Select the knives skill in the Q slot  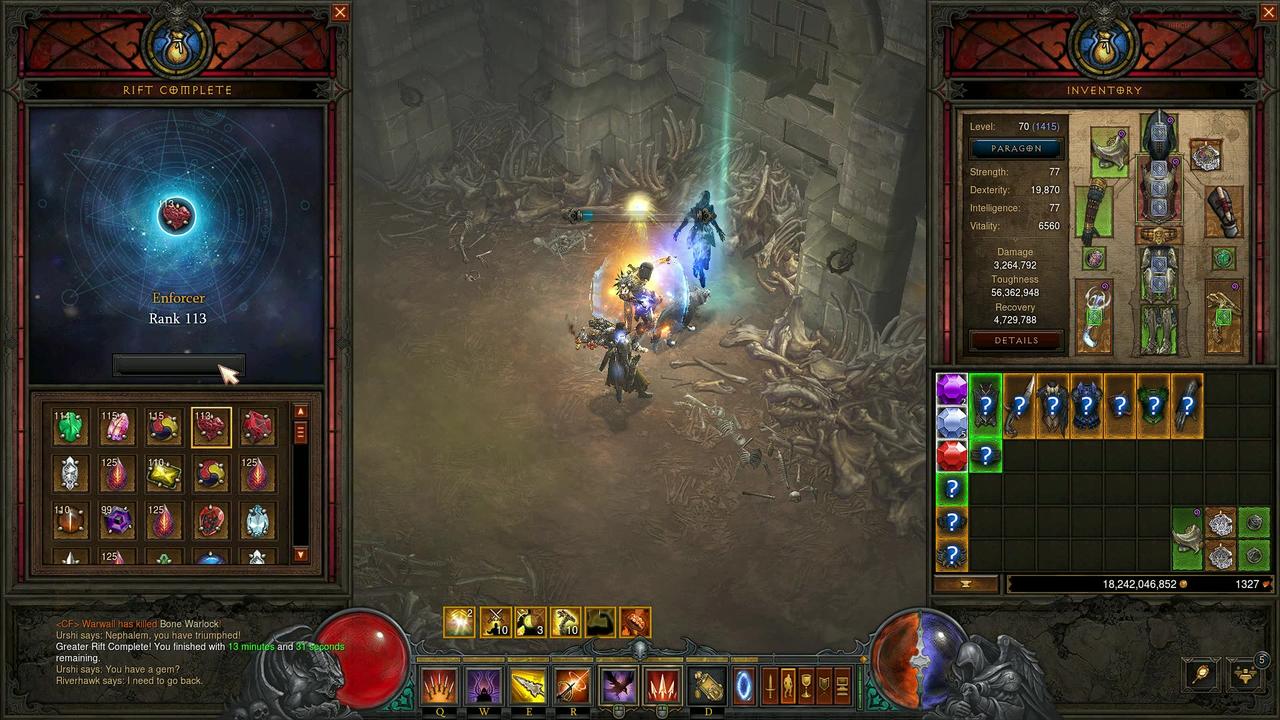point(440,684)
